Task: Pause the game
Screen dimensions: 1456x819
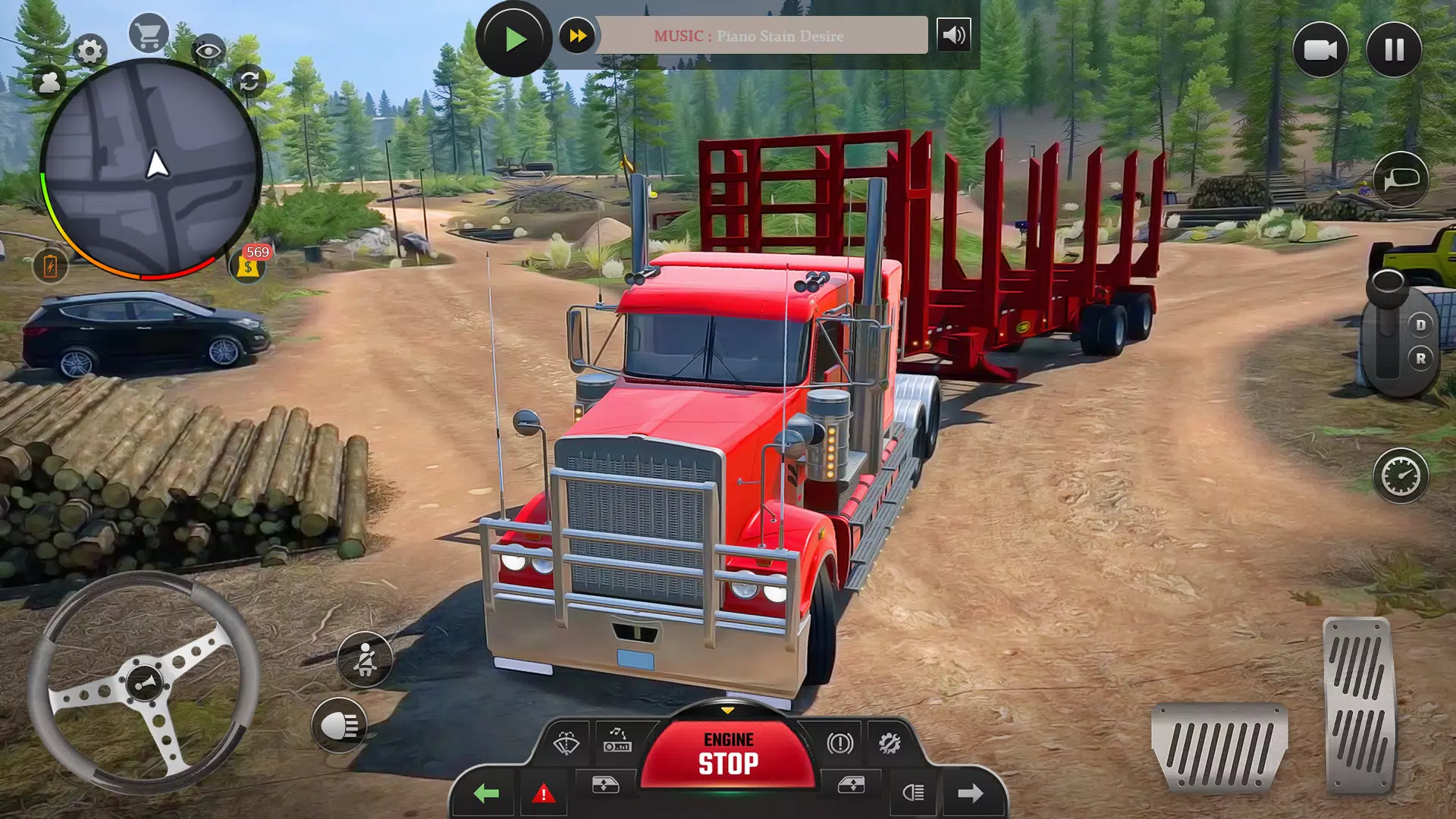Action: click(1394, 50)
